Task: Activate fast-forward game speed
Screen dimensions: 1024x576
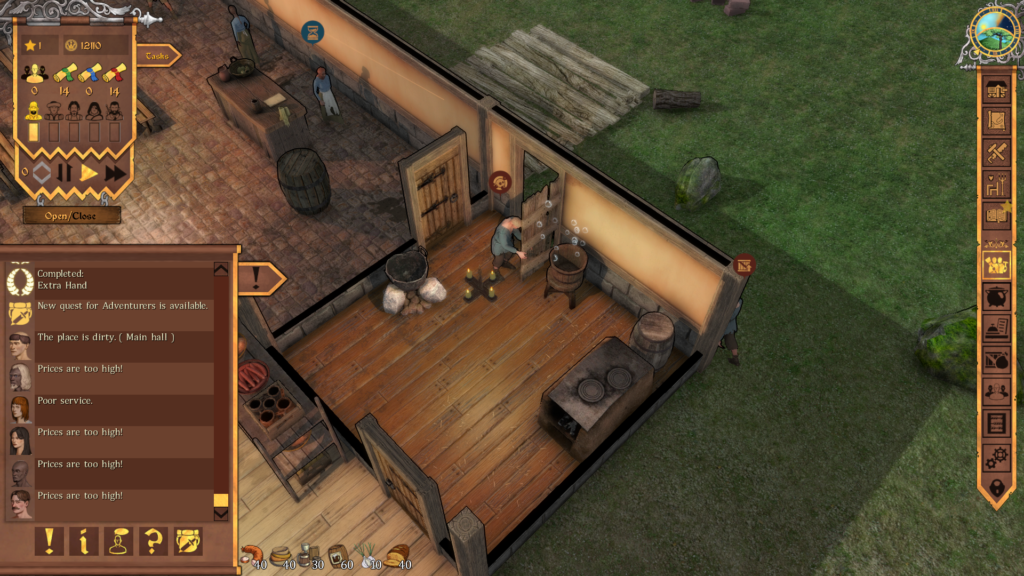Action: click(116, 173)
